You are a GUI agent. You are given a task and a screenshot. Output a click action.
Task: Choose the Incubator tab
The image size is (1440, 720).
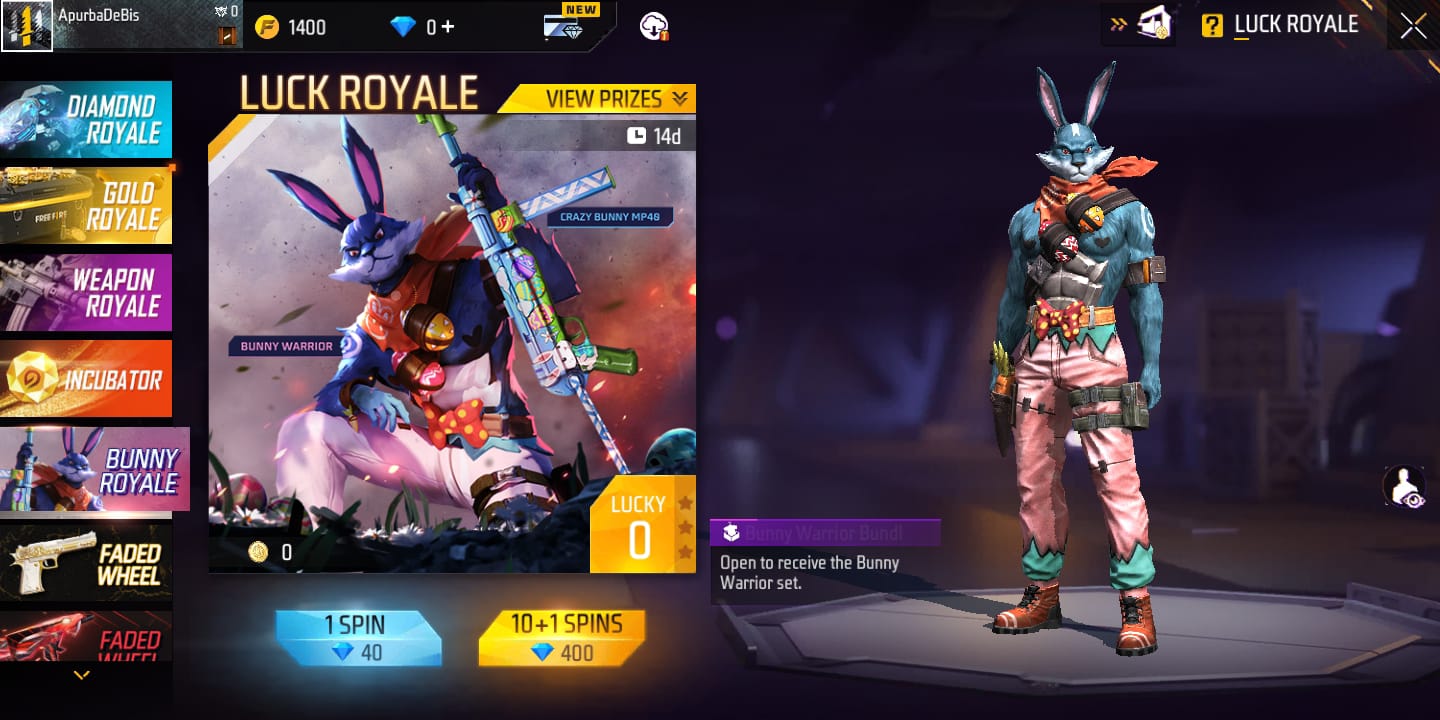coord(86,379)
